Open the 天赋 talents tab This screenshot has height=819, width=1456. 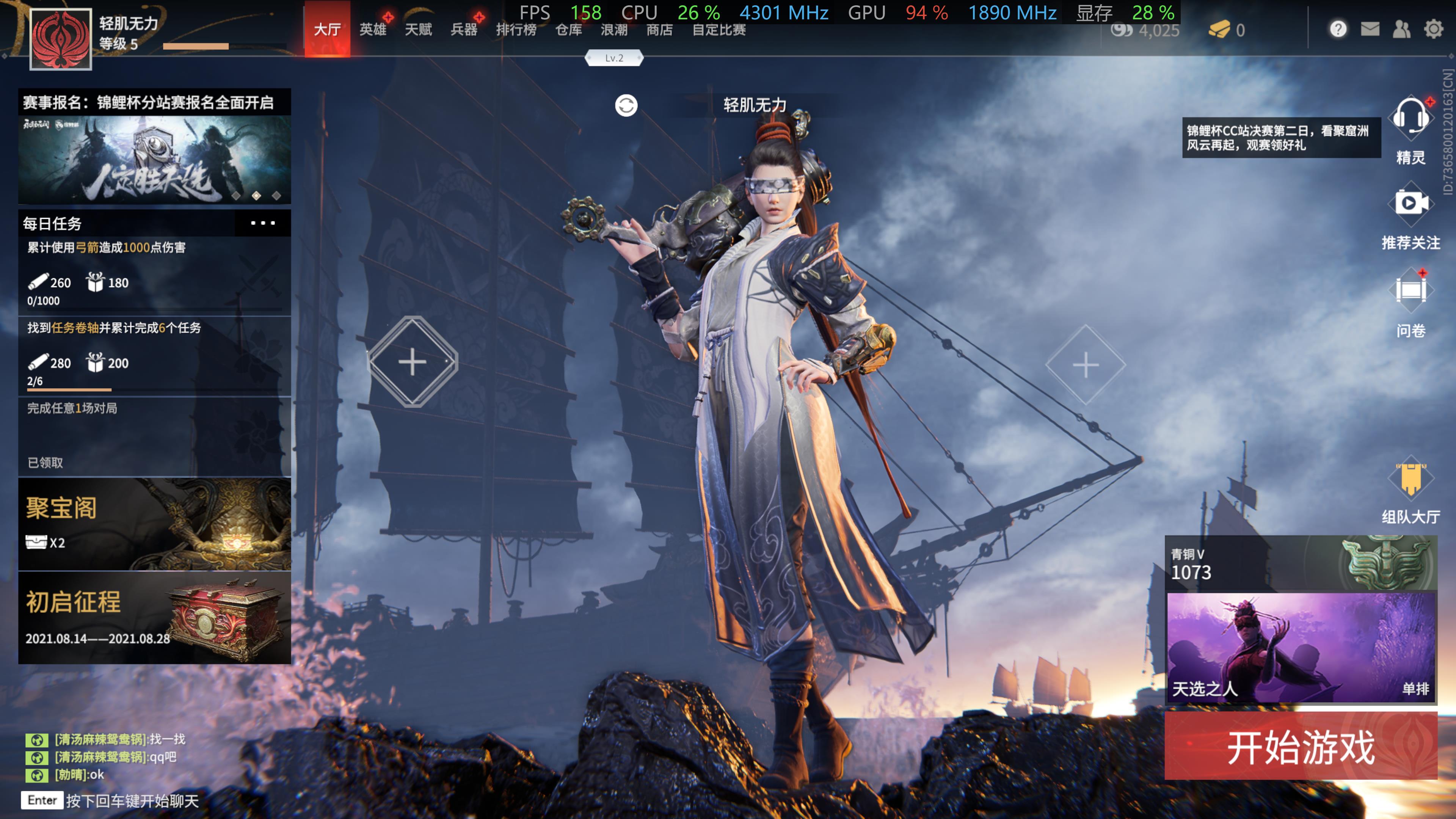[x=418, y=30]
